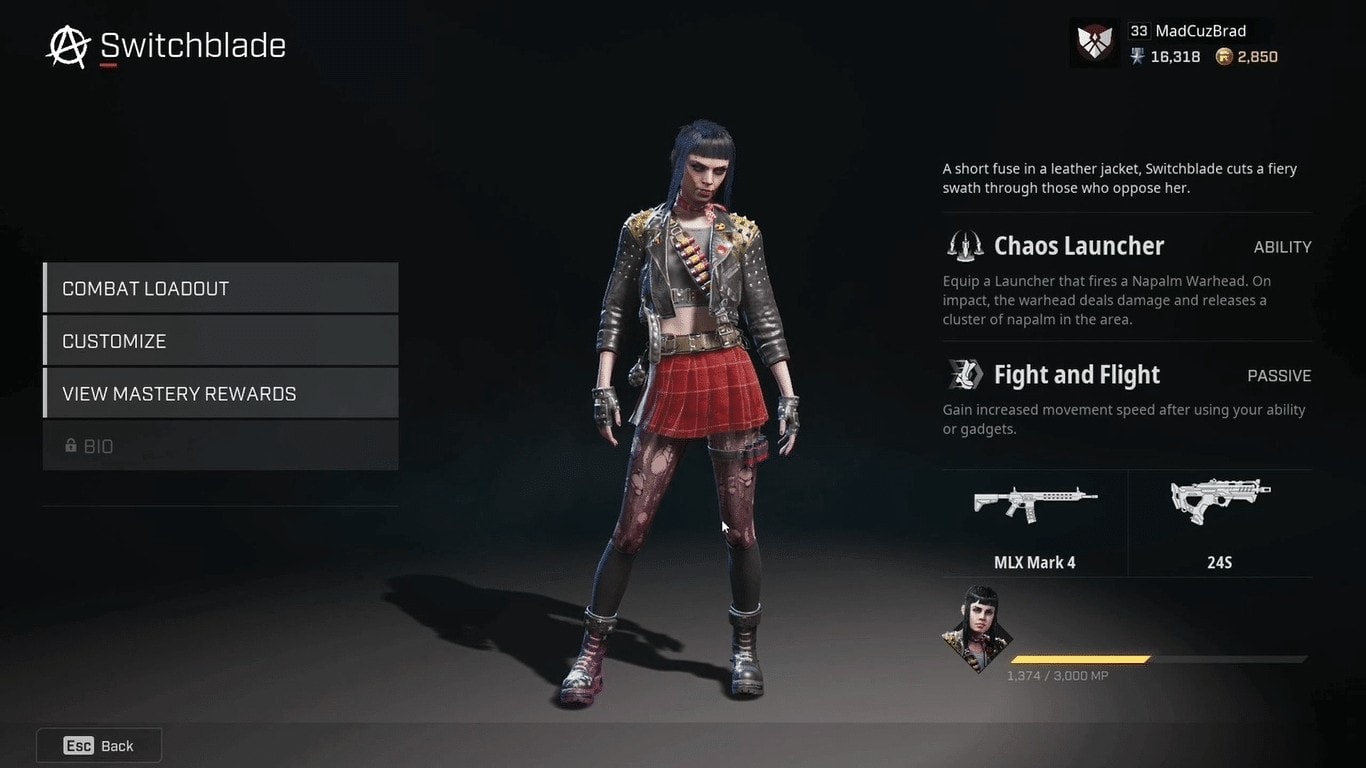Select View Mastery Rewards
The height and width of the screenshot is (768, 1366).
(x=220, y=393)
